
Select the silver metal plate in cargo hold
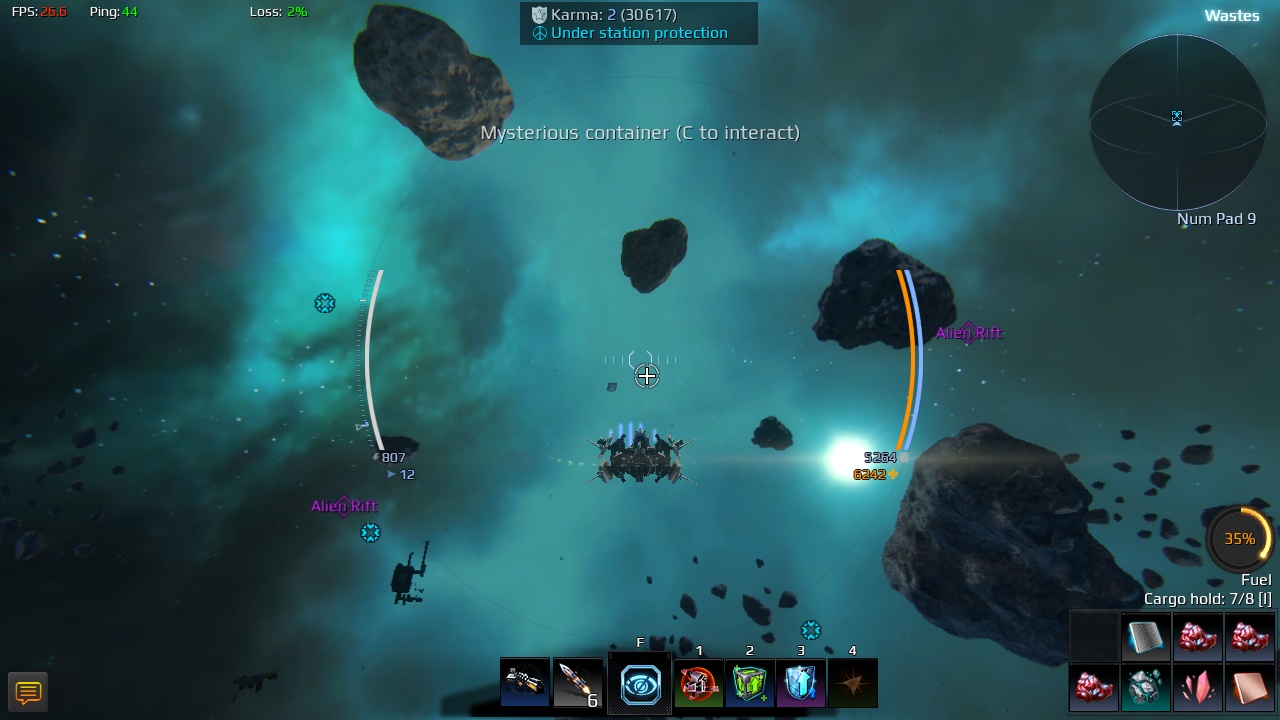(x=1146, y=637)
